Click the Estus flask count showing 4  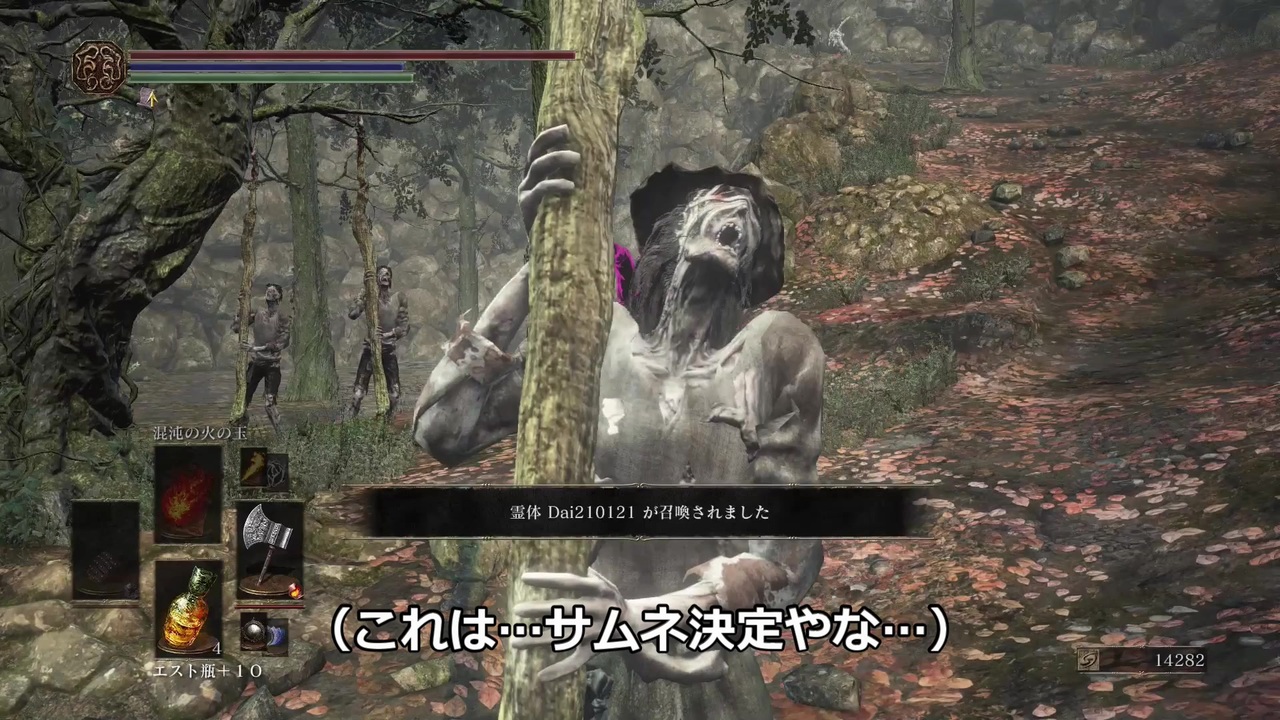click(x=216, y=650)
